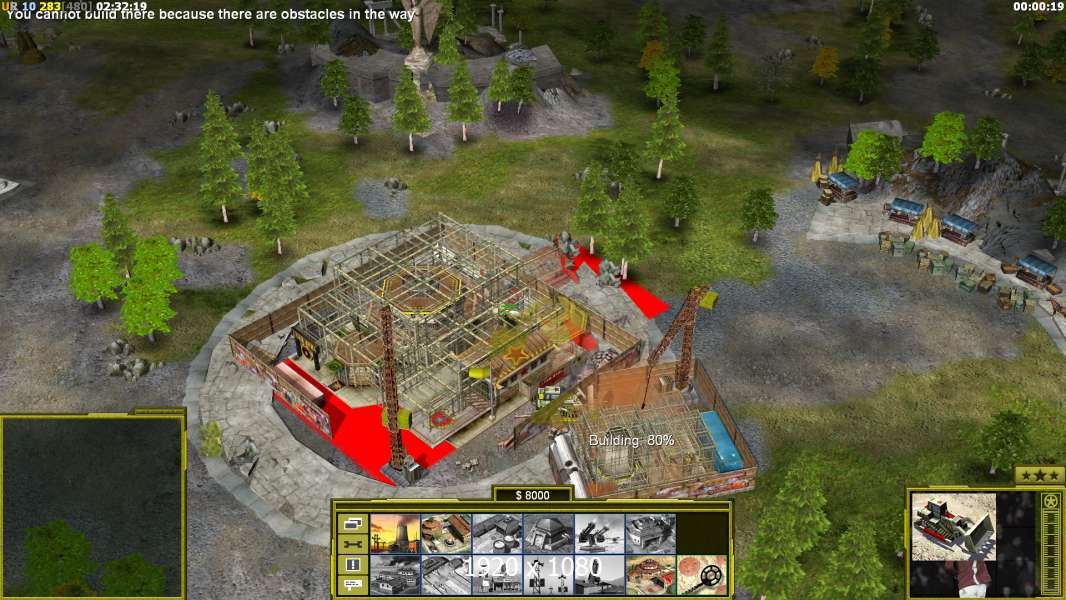This screenshot has height=600, width=1066.
Task: Select the gattling cannon defense icon
Action: [599, 533]
